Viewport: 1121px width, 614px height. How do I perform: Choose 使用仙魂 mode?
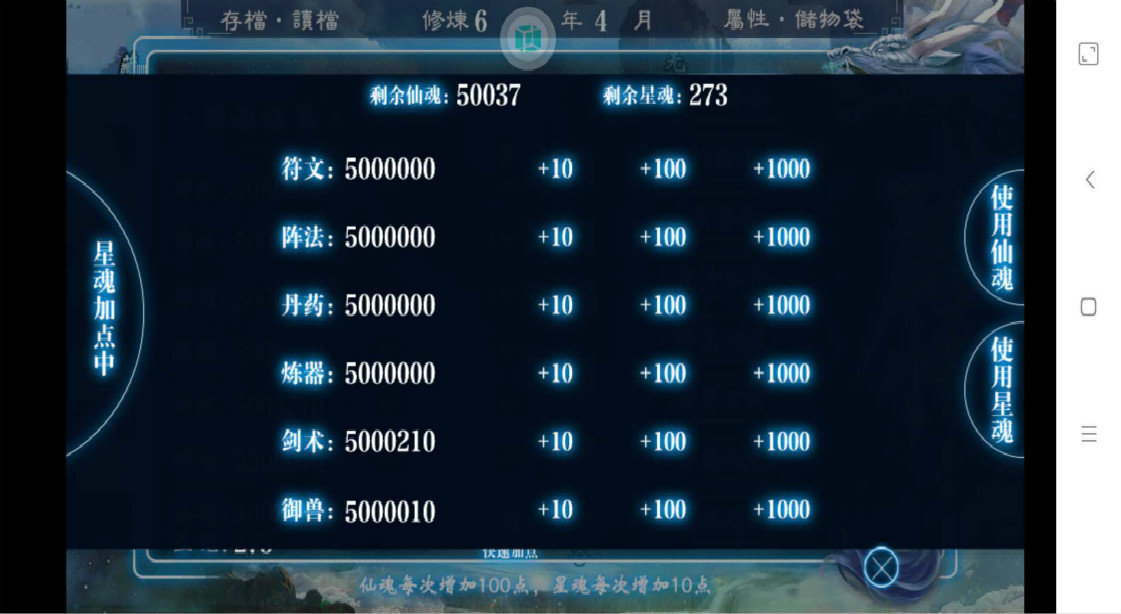(1001, 237)
